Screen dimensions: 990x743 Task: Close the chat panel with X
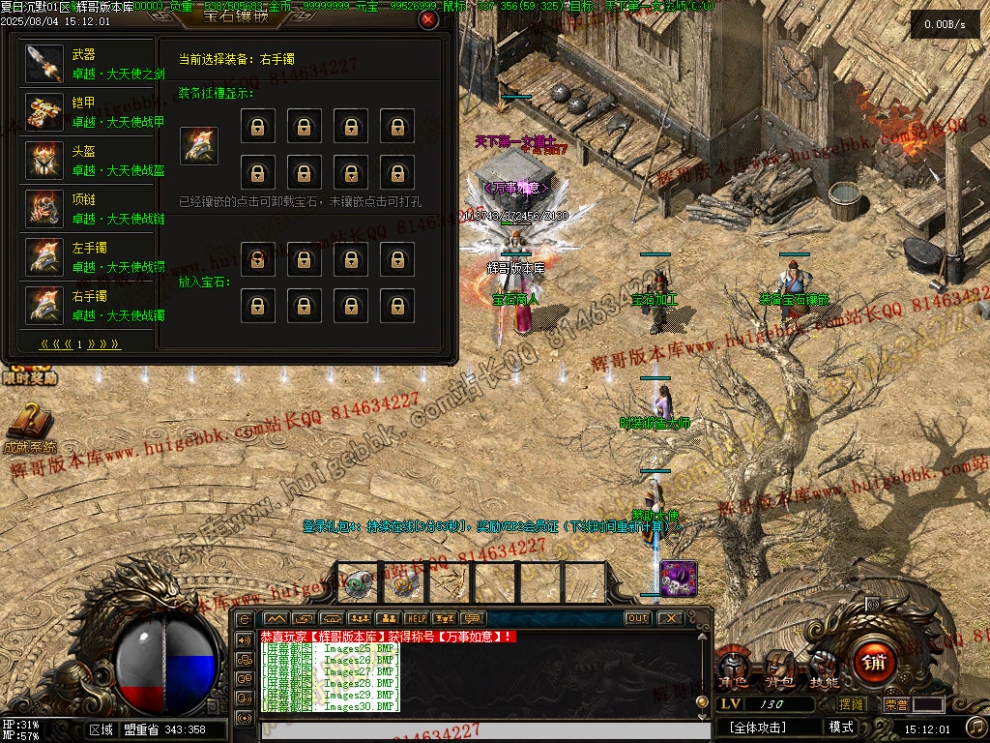pos(670,618)
